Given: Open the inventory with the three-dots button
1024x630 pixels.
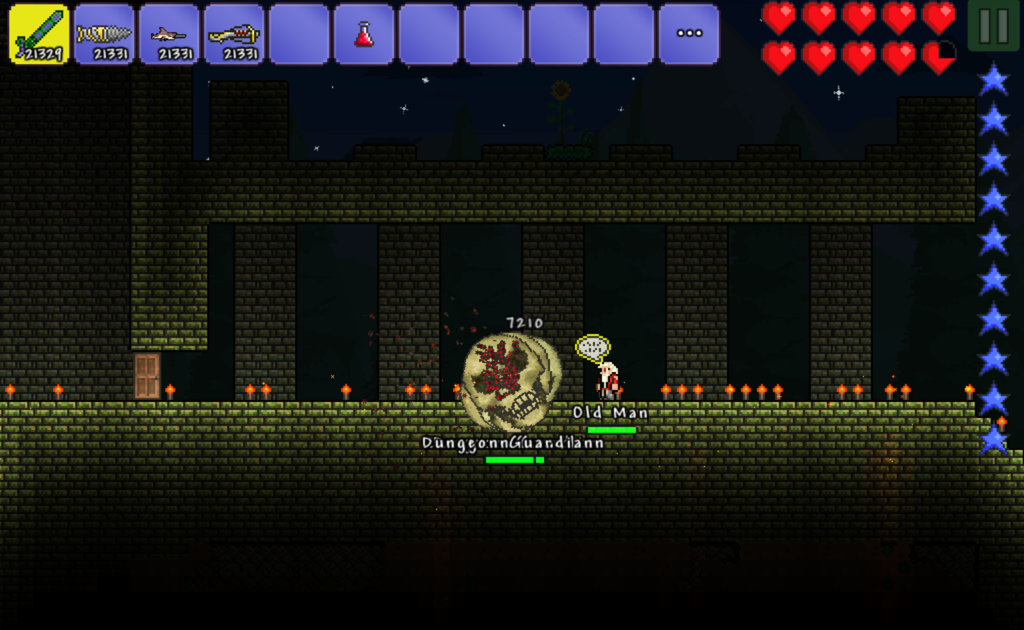Looking at the screenshot, I should click(x=689, y=34).
